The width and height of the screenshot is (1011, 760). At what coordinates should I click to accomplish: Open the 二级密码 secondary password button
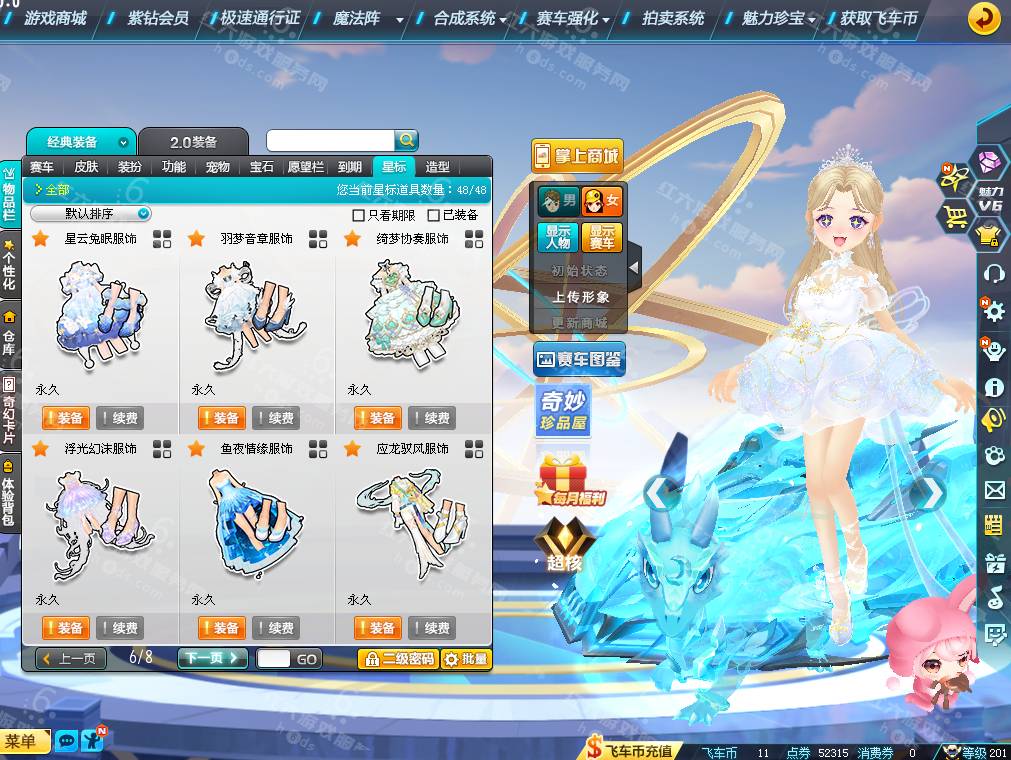(x=398, y=659)
